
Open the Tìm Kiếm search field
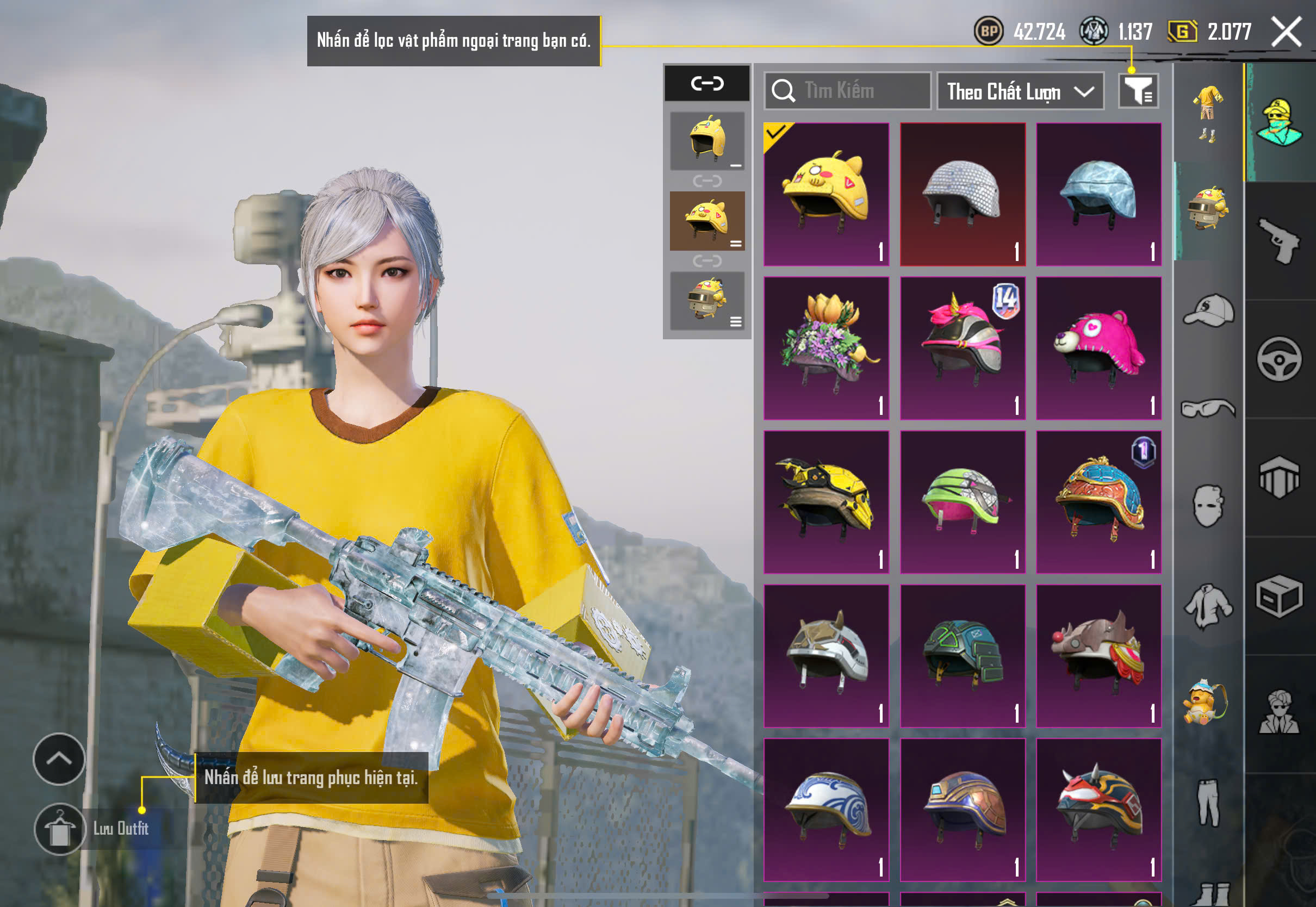pyautogui.click(x=847, y=91)
